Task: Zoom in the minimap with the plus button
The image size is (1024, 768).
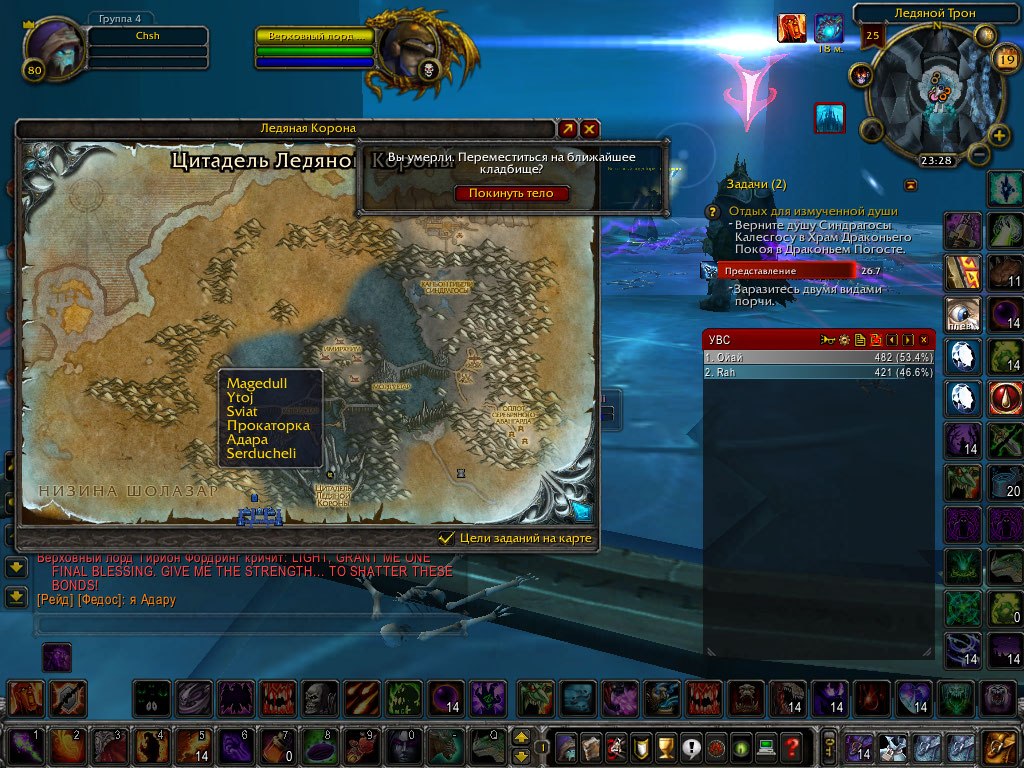Action: 998,135
